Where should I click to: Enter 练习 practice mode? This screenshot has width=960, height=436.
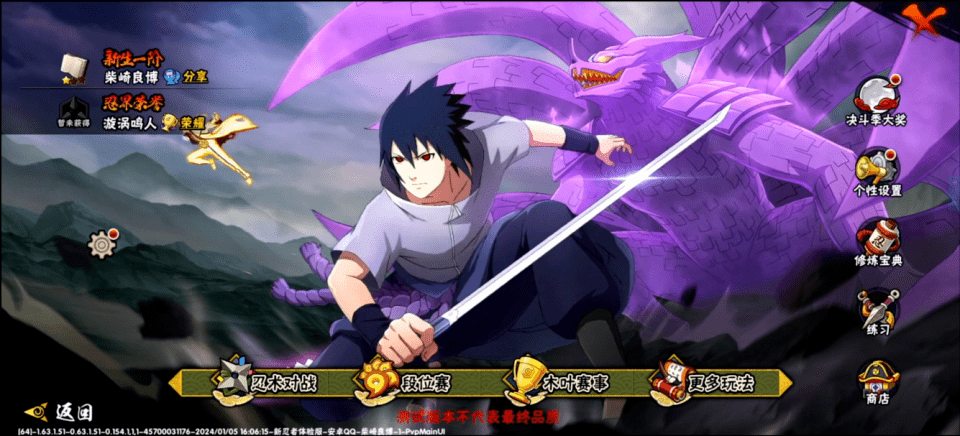tap(877, 313)
